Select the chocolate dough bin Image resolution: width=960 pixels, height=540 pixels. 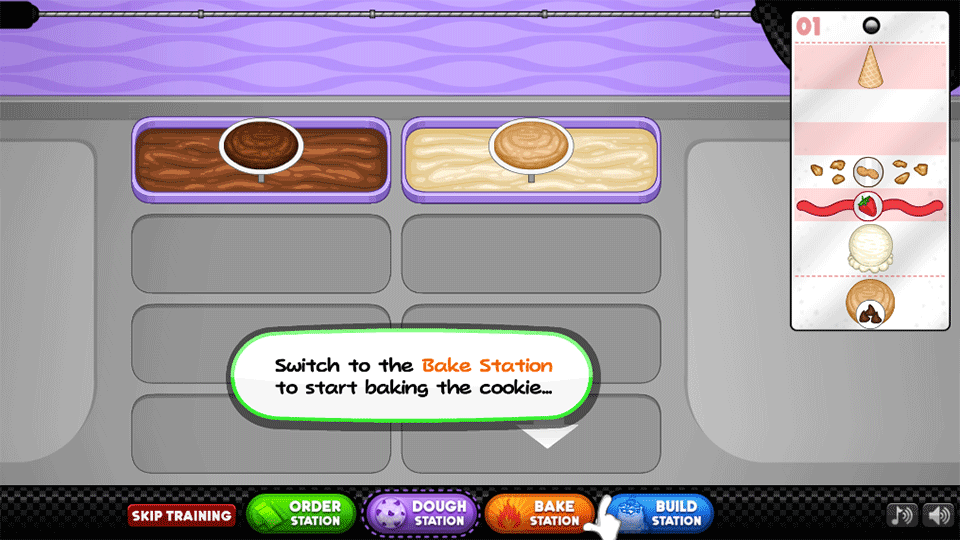[260, 155]
